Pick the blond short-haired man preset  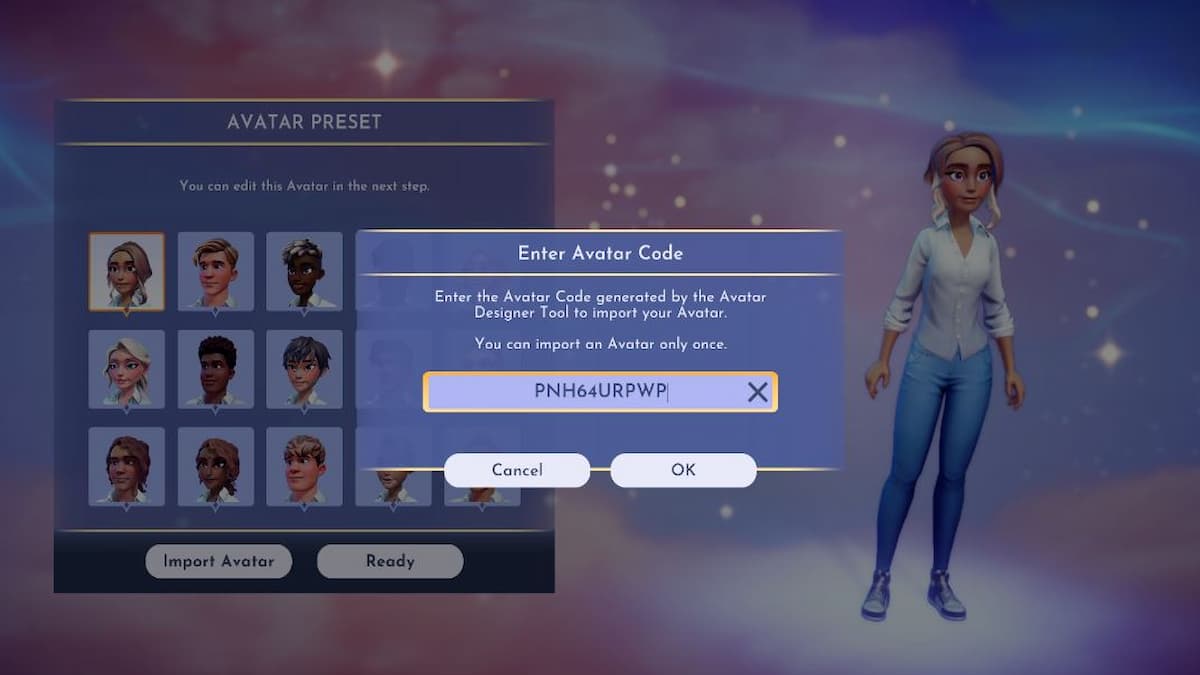216,272
